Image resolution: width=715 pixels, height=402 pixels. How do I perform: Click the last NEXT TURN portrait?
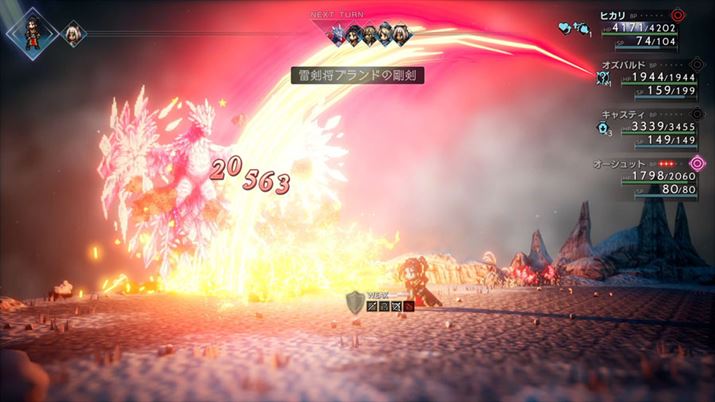tap(402, 34)
